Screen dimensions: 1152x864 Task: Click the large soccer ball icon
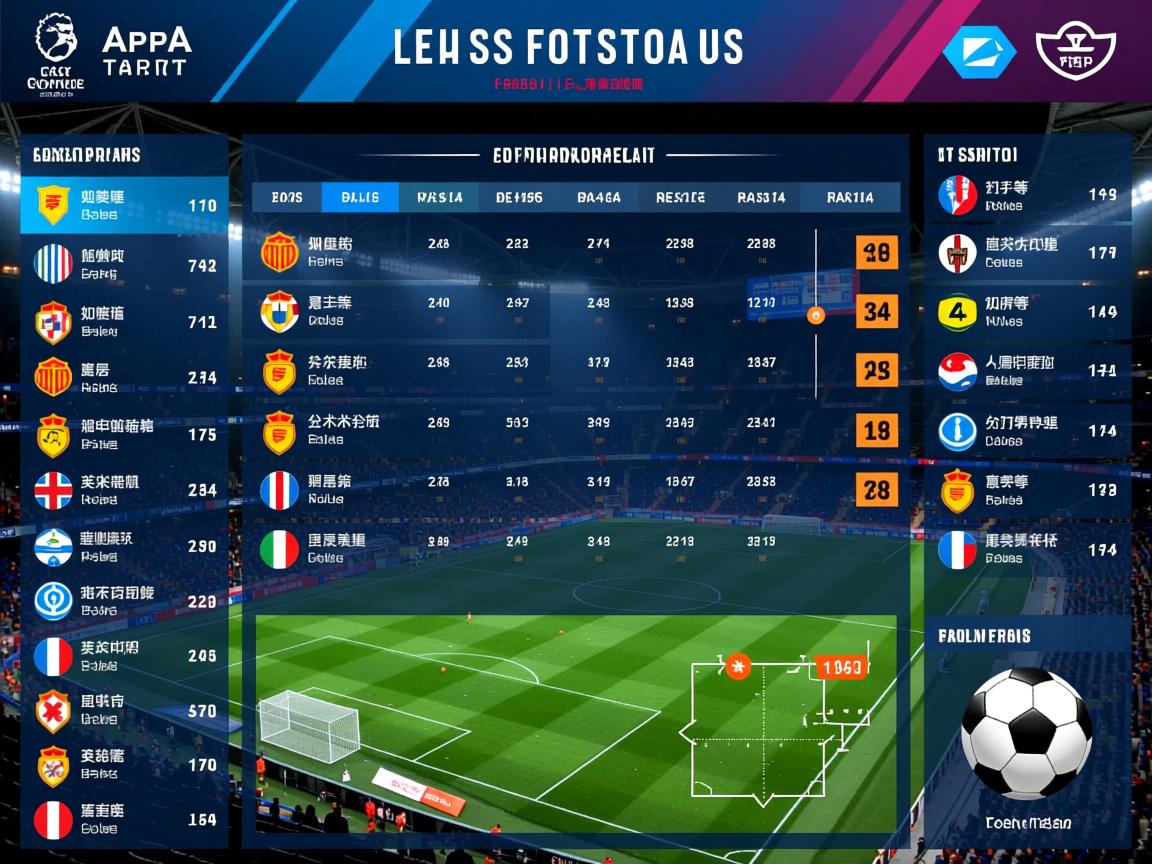[1026, 732]
